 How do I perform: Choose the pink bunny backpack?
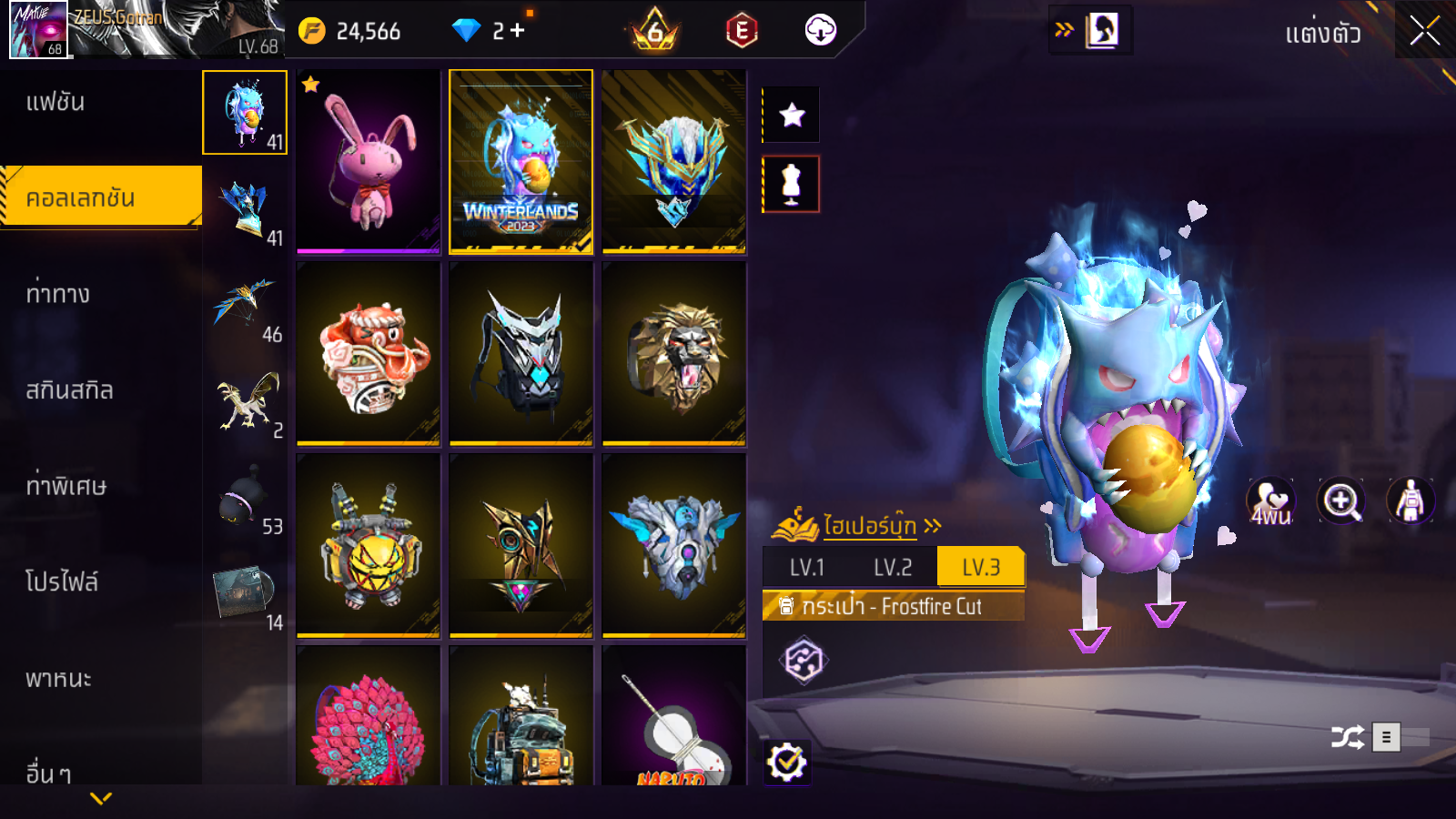[369, 161]
